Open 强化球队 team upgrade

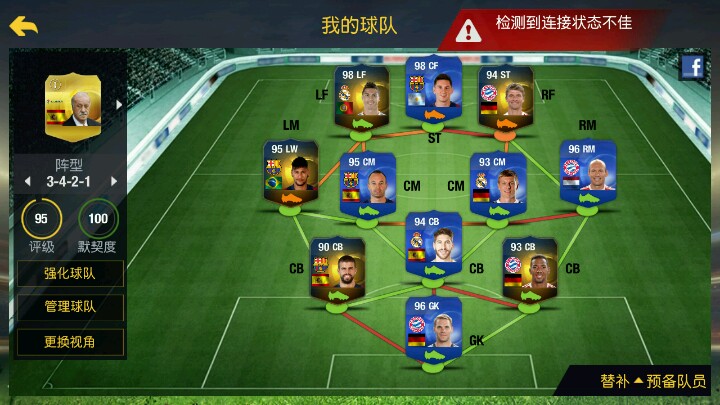coord(70,273)
